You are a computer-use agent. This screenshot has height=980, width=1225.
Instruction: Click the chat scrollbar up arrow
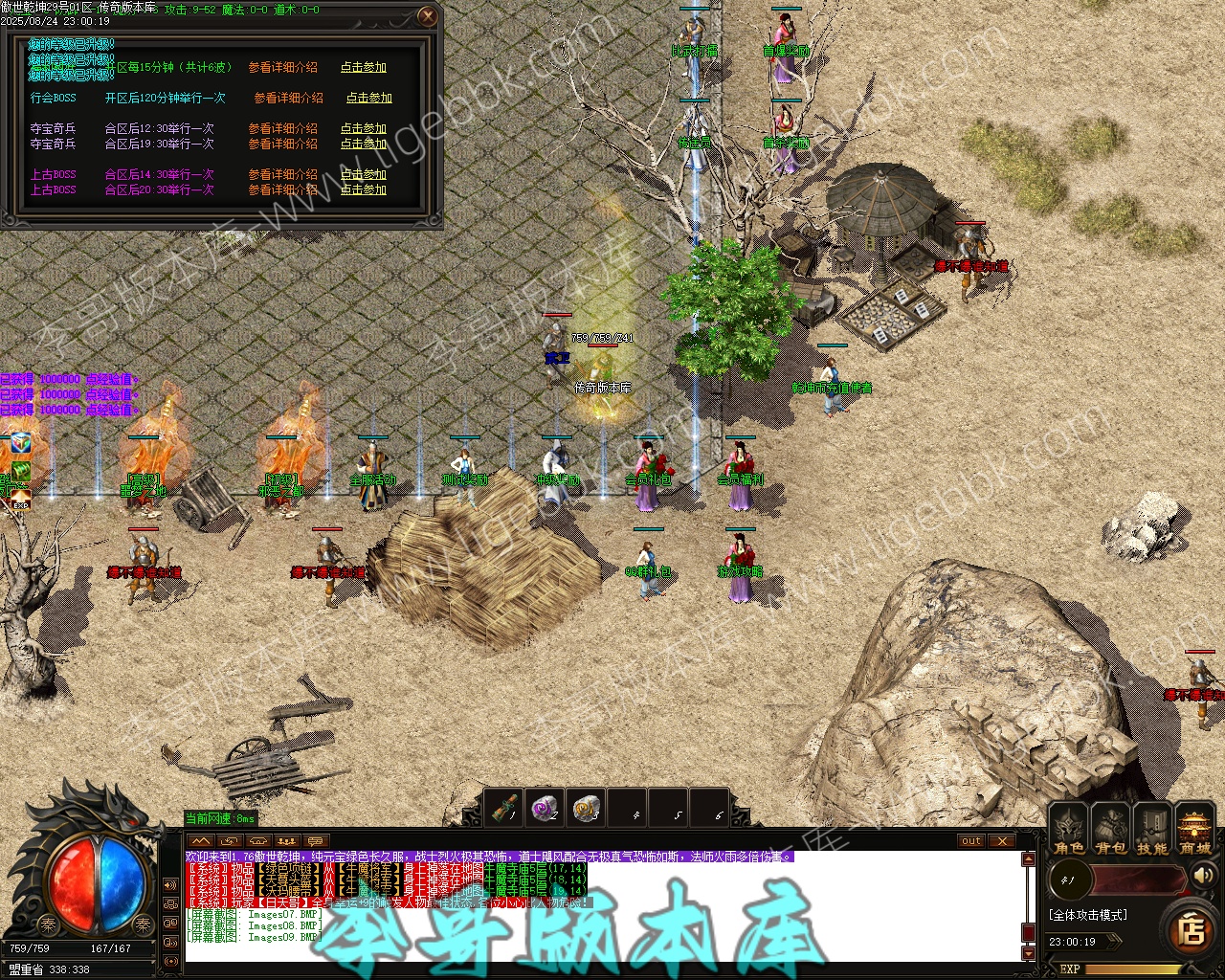[x=1029, y=859]
